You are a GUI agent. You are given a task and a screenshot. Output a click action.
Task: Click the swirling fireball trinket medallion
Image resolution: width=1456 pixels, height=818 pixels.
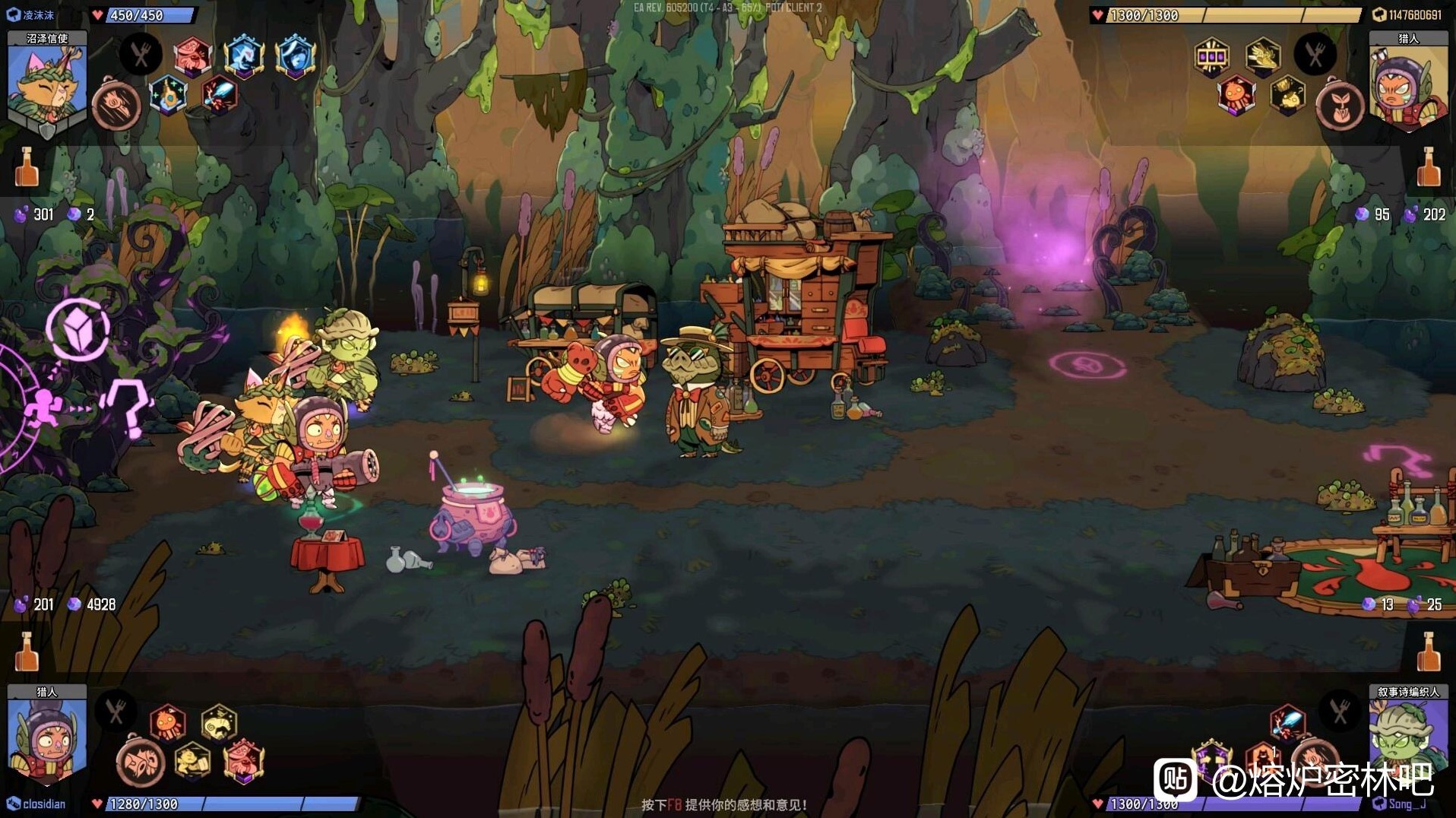pyautogui.click(x=116, y=105)
